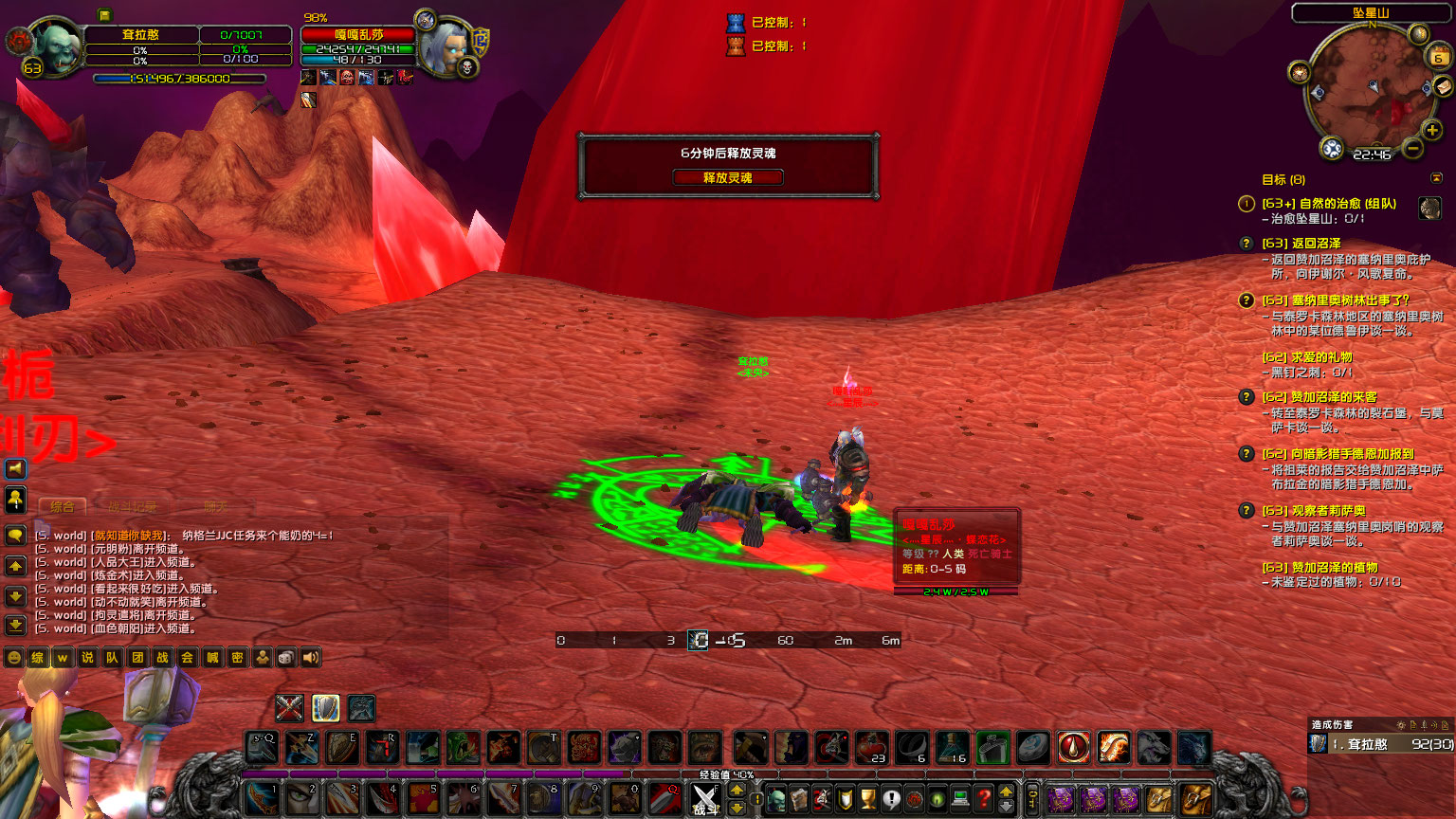Click the mail icon beside the minimap

(1442, 86)
